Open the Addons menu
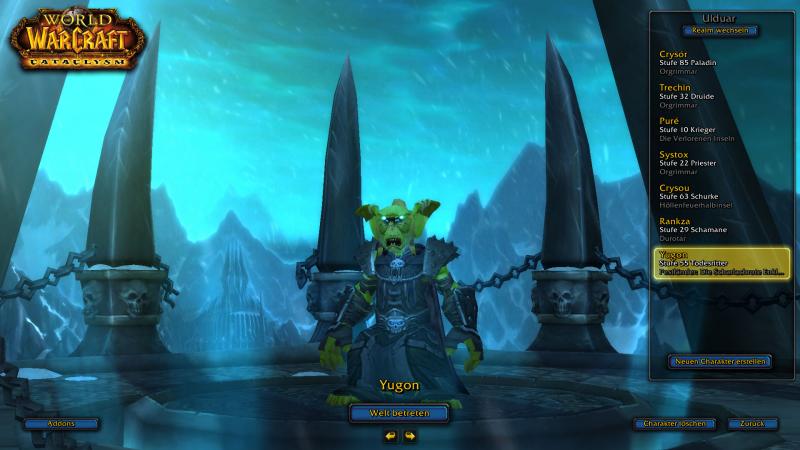The image size is (800, 450). (62, 424)
